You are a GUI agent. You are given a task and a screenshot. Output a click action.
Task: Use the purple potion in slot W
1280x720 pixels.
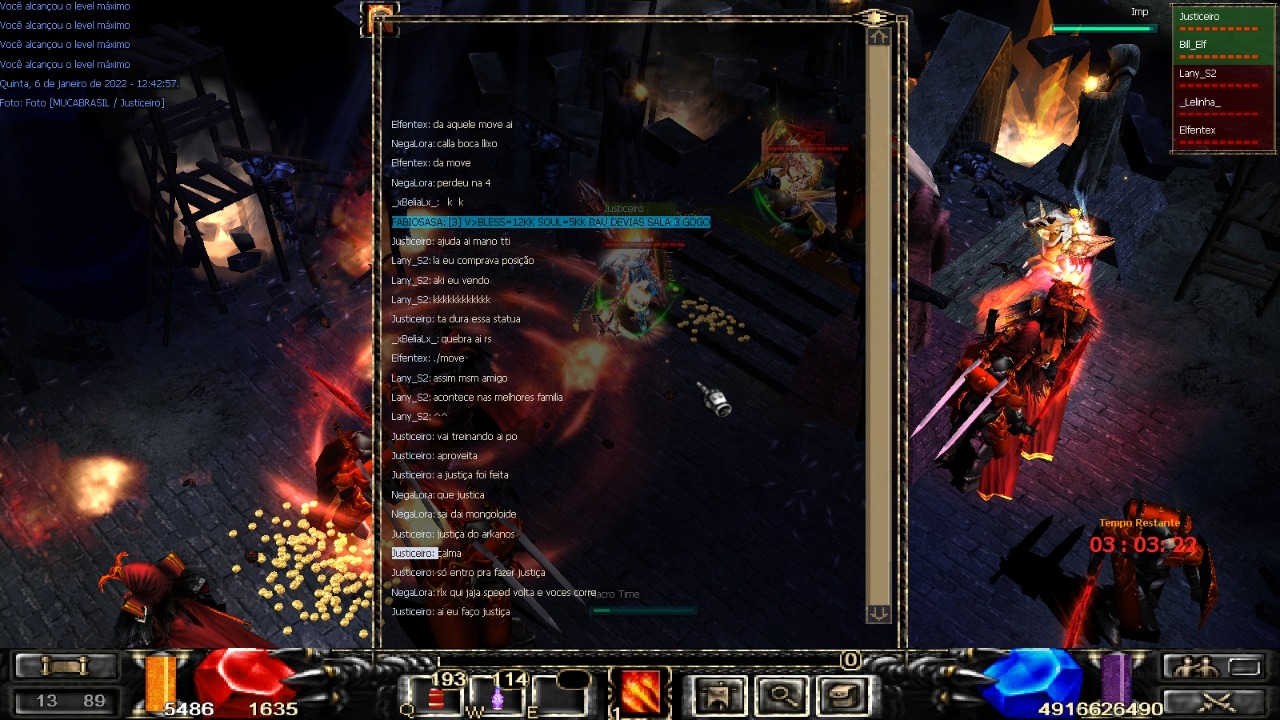point(497,694)
